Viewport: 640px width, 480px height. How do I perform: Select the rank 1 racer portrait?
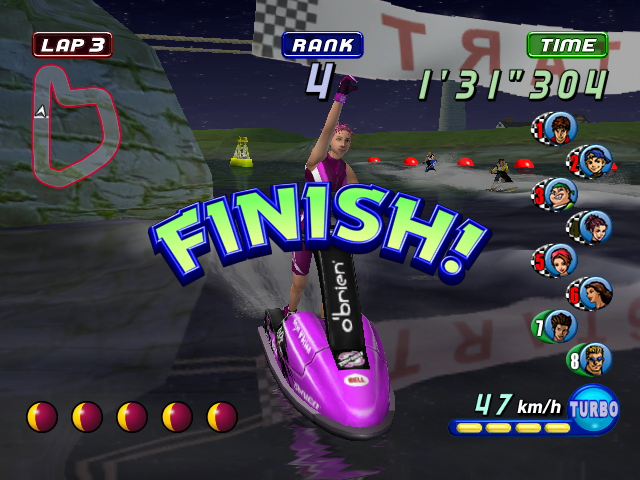click(x=556, y=127)
